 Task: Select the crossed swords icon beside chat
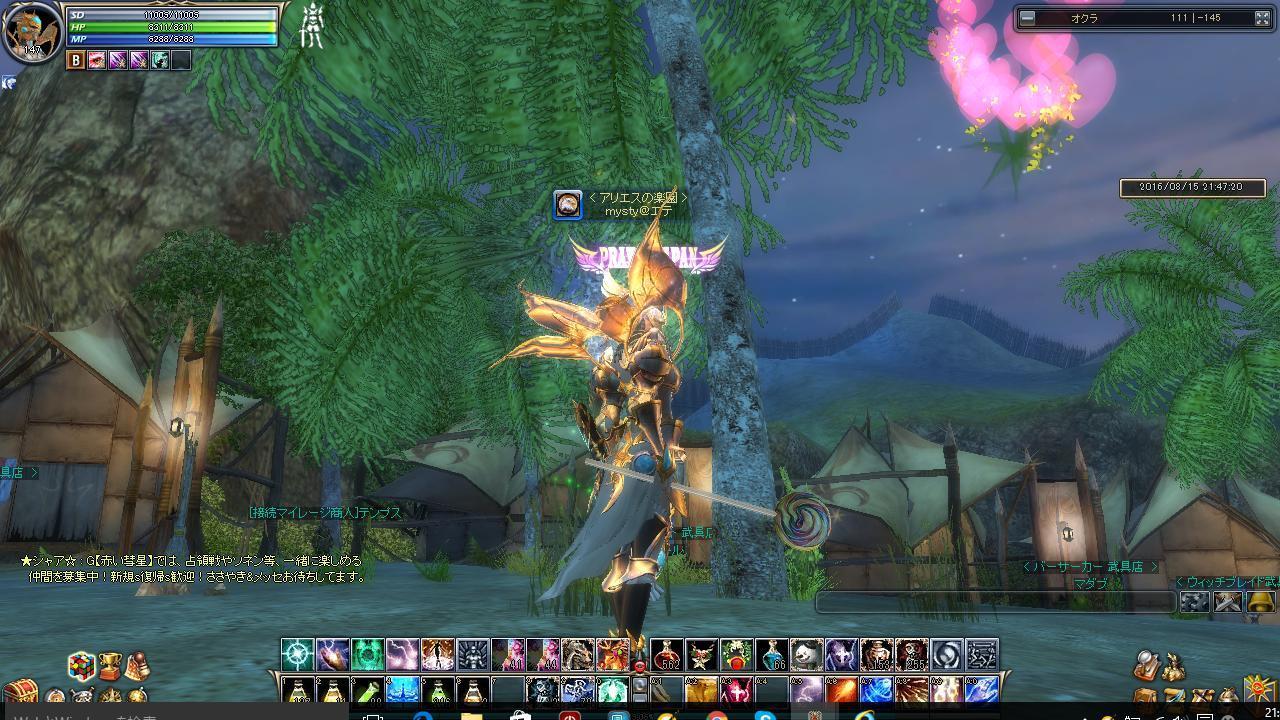point(1227,602)
